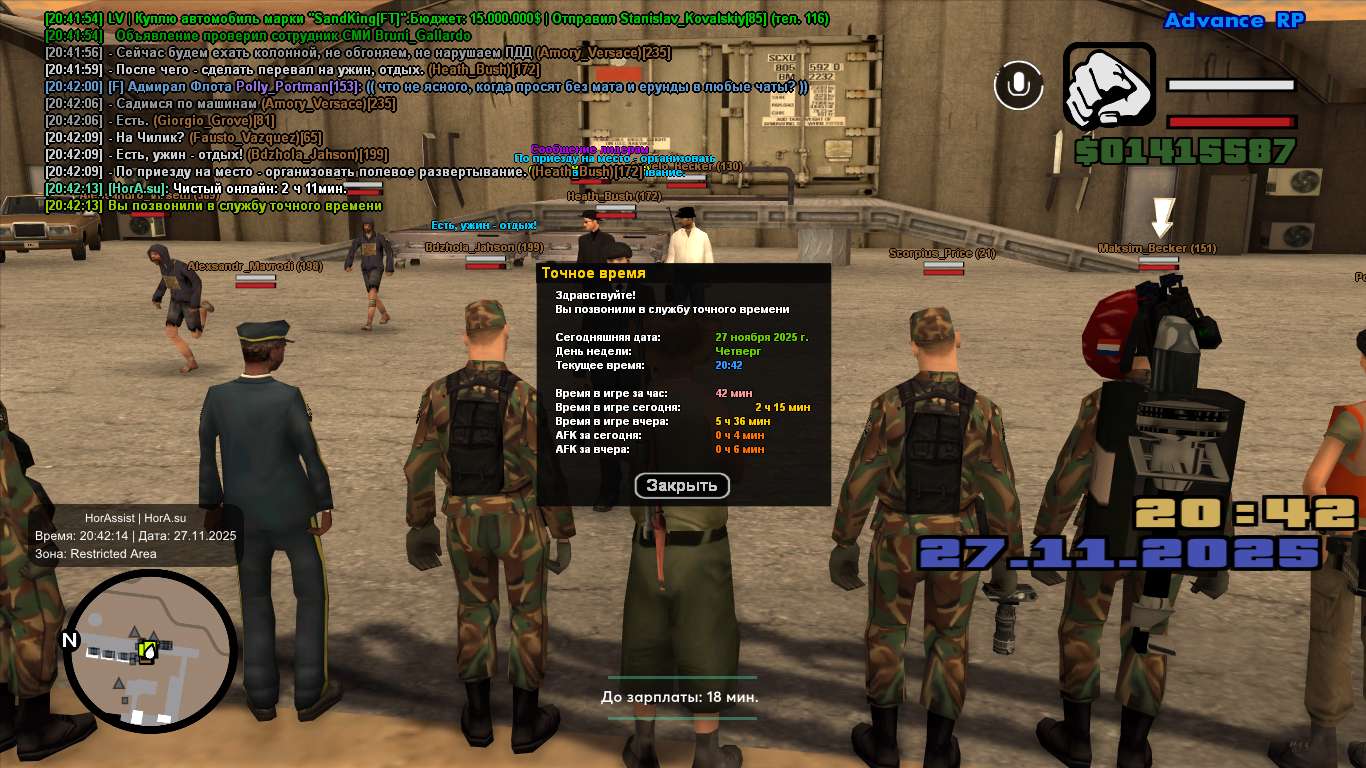The height and width of the screenshot is (768, 1366).
Task: Click the HorAssist info panel
Action: click(x=135, y=535)
